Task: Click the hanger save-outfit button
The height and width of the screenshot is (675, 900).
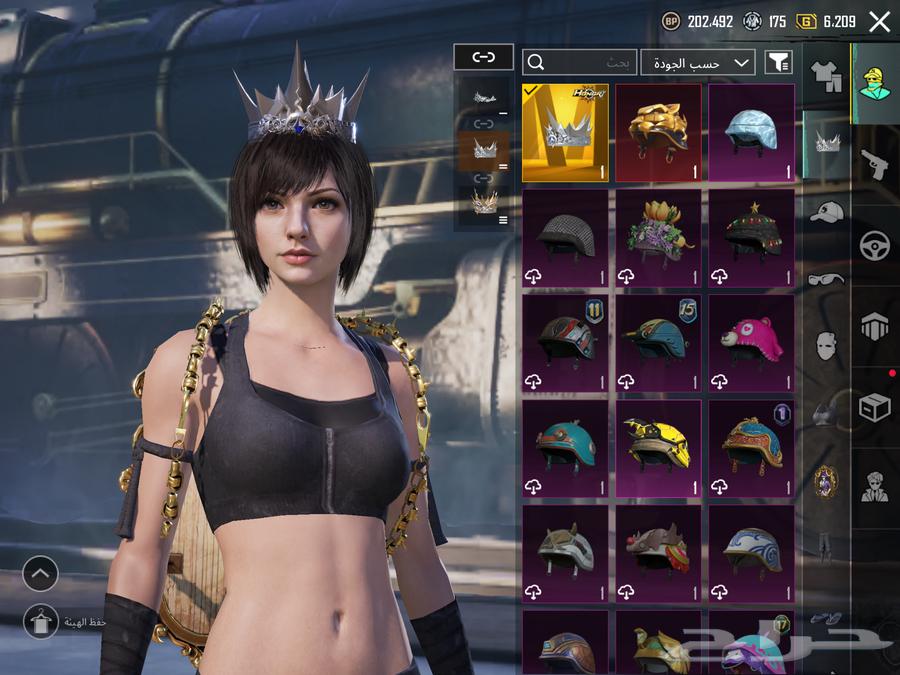Action: pyautogui.click(x=41, y=620)
